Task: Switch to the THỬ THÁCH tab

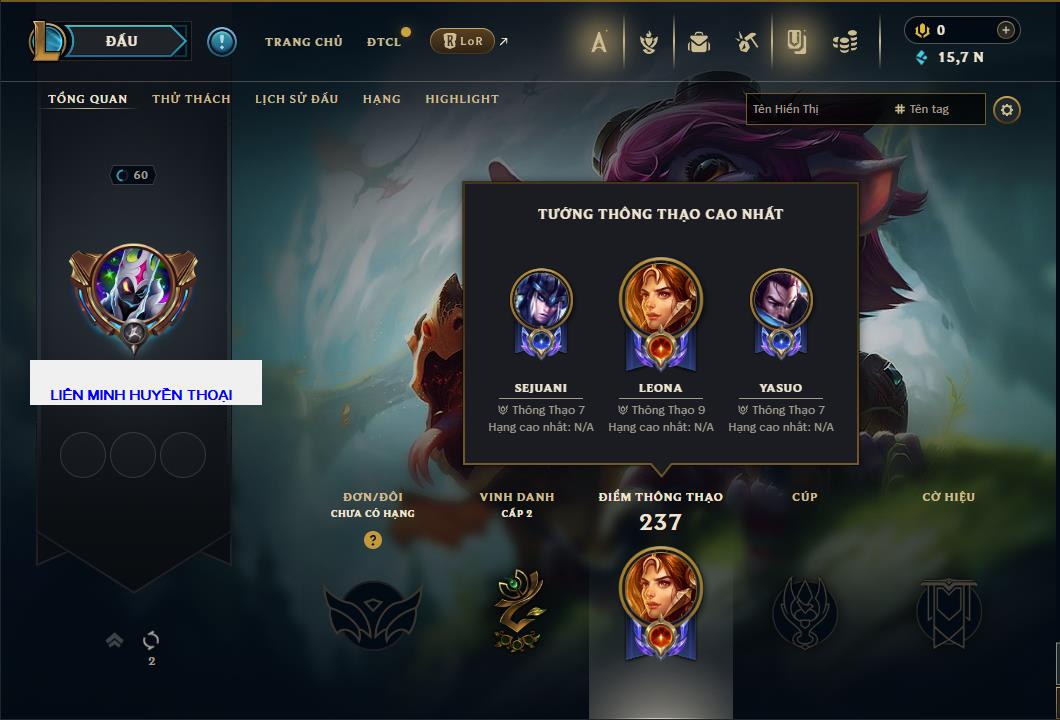Action: tap(191, 99)
